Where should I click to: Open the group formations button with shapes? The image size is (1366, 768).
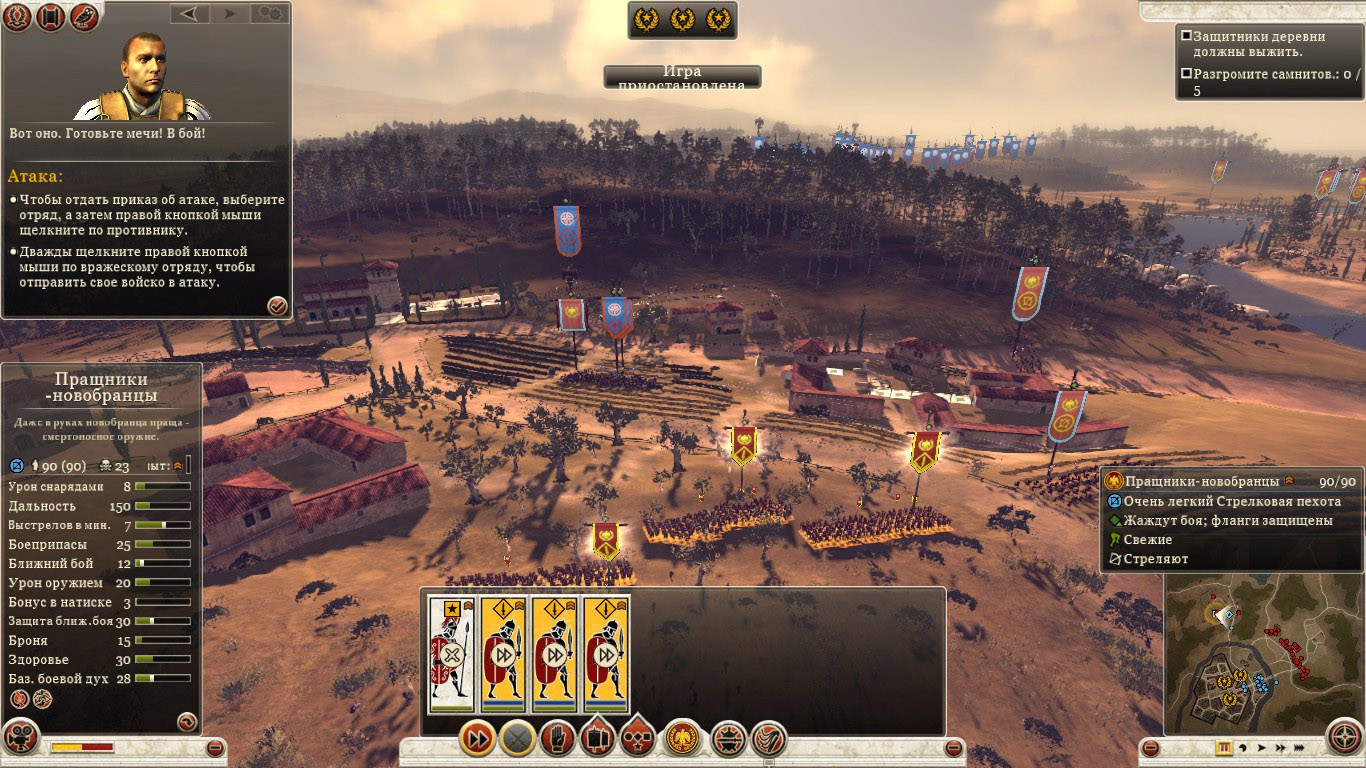tap(638, 739)
